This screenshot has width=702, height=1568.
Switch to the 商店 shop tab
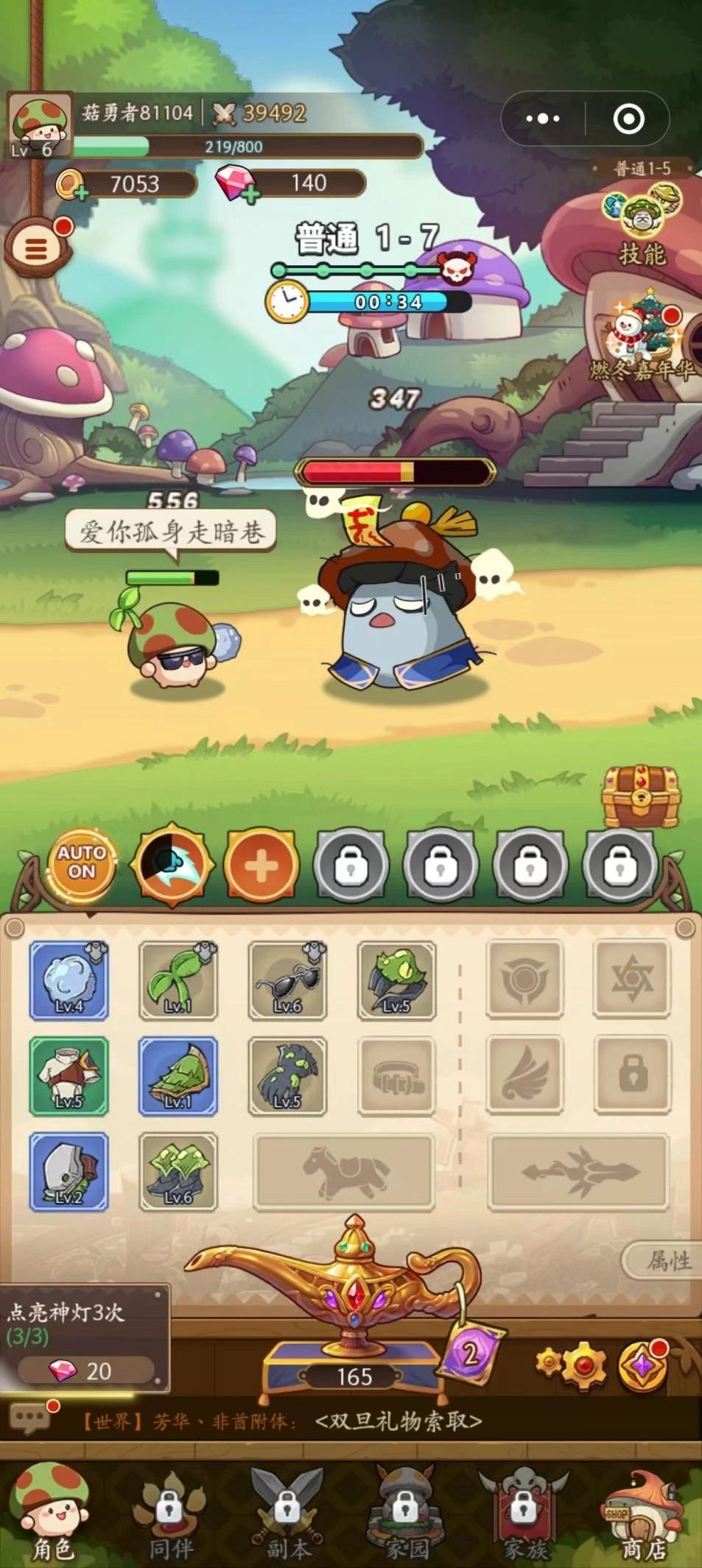coord(643,1517)
